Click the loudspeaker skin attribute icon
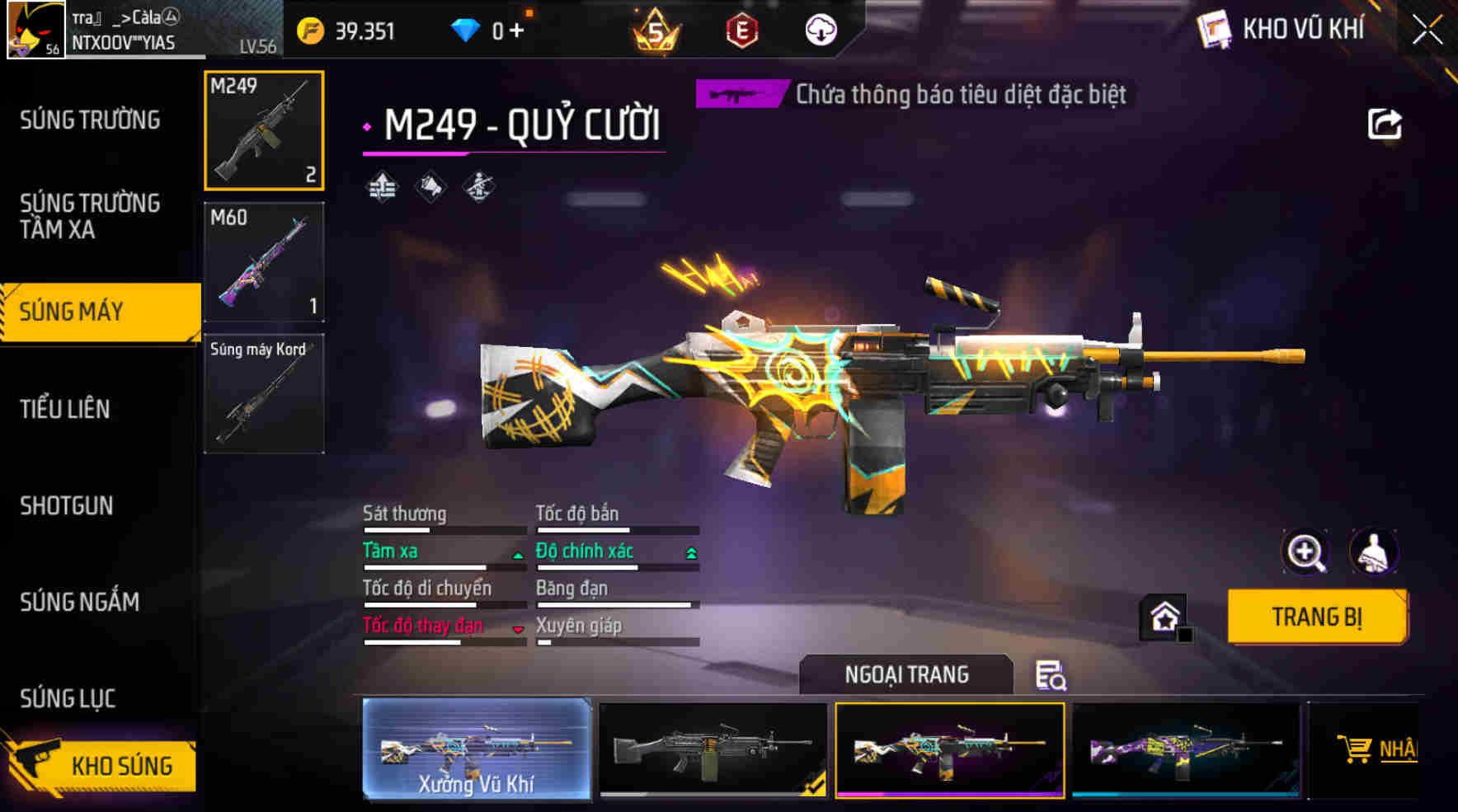1458x812 pixels. click(430, 186)
